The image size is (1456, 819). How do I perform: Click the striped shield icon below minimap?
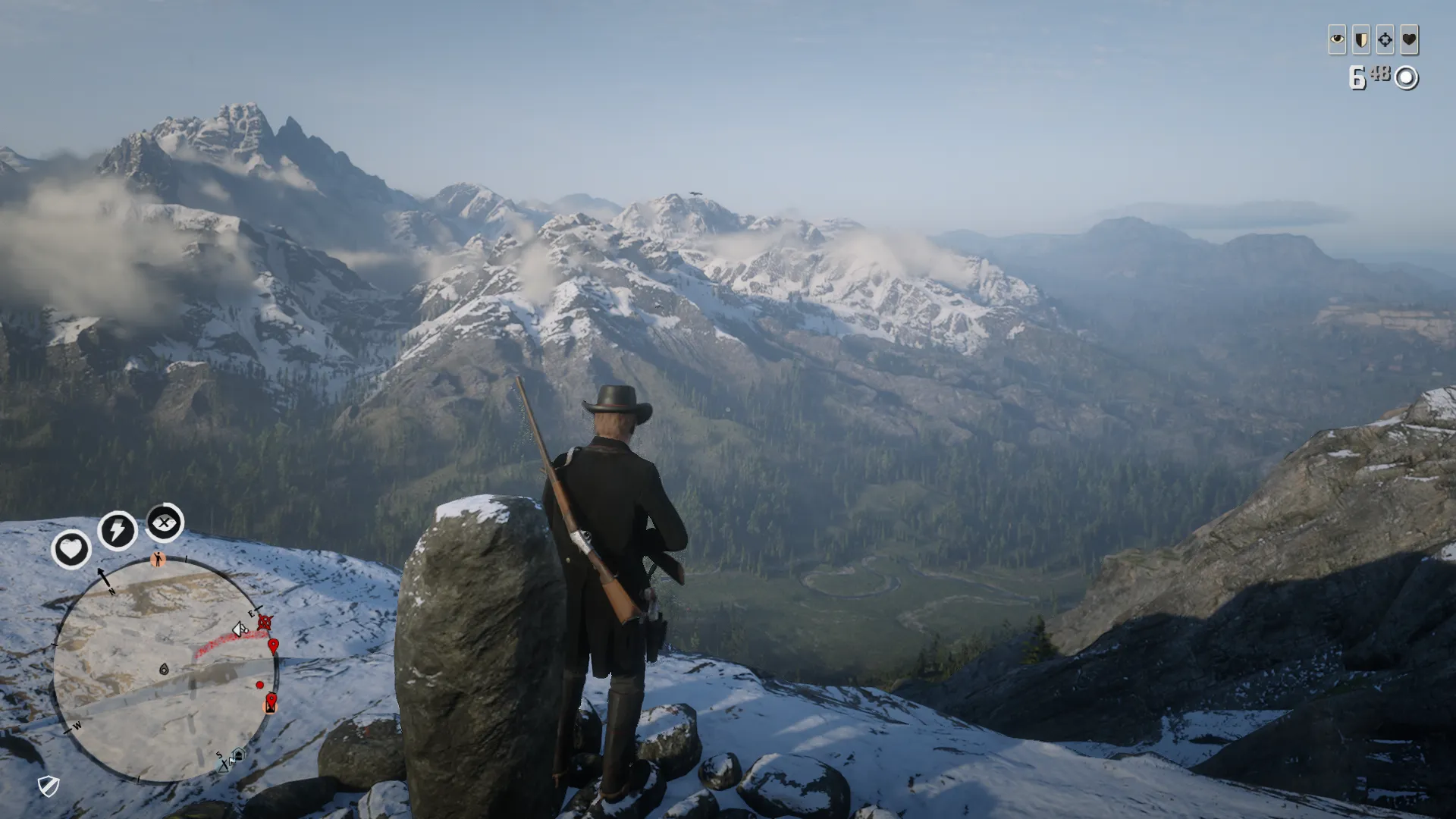pos(49,786)
